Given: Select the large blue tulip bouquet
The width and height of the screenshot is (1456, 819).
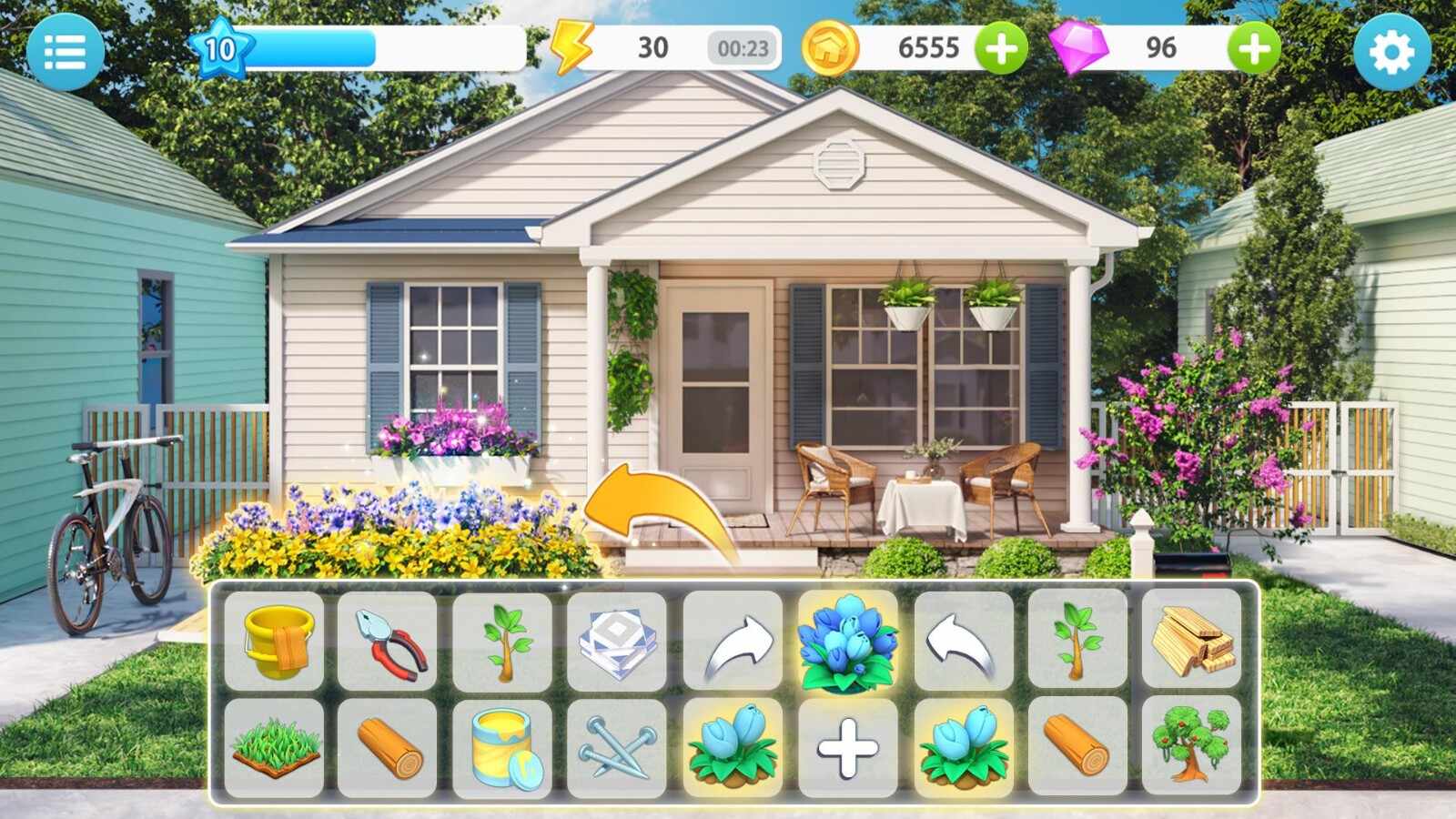Looking at the screenshot, I should (x=847, y=640).
